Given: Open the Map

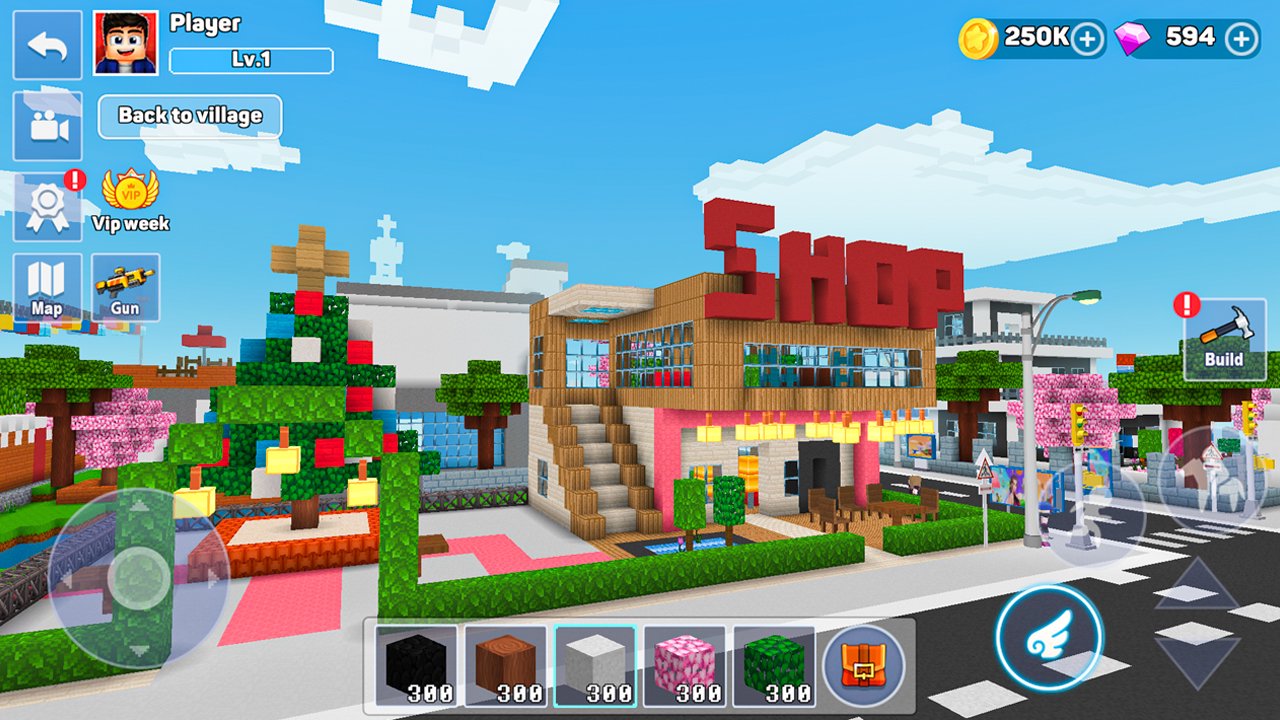Looking at the screenshot, I should [45, 285].
